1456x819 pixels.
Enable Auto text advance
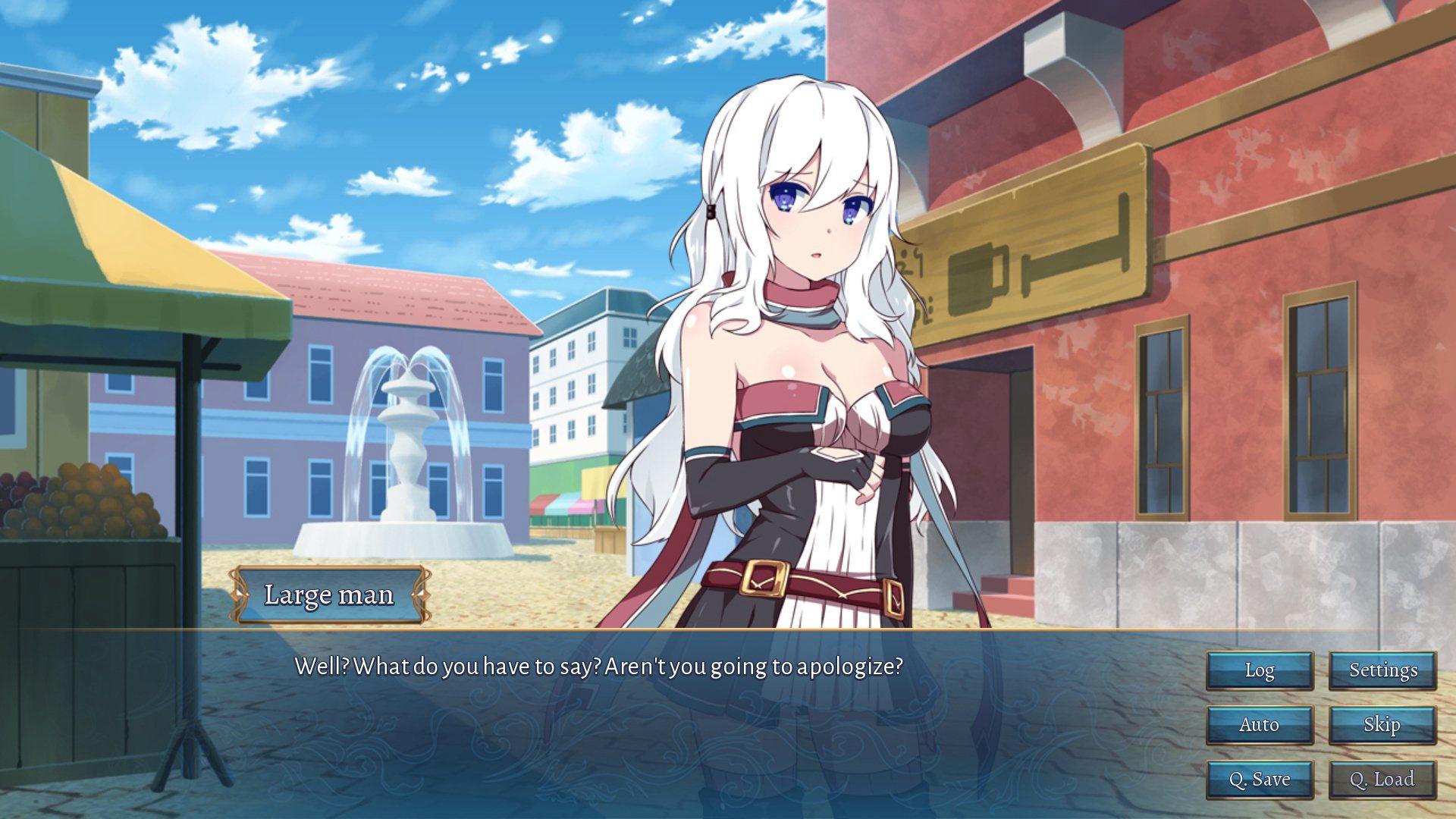(1260, 725)
